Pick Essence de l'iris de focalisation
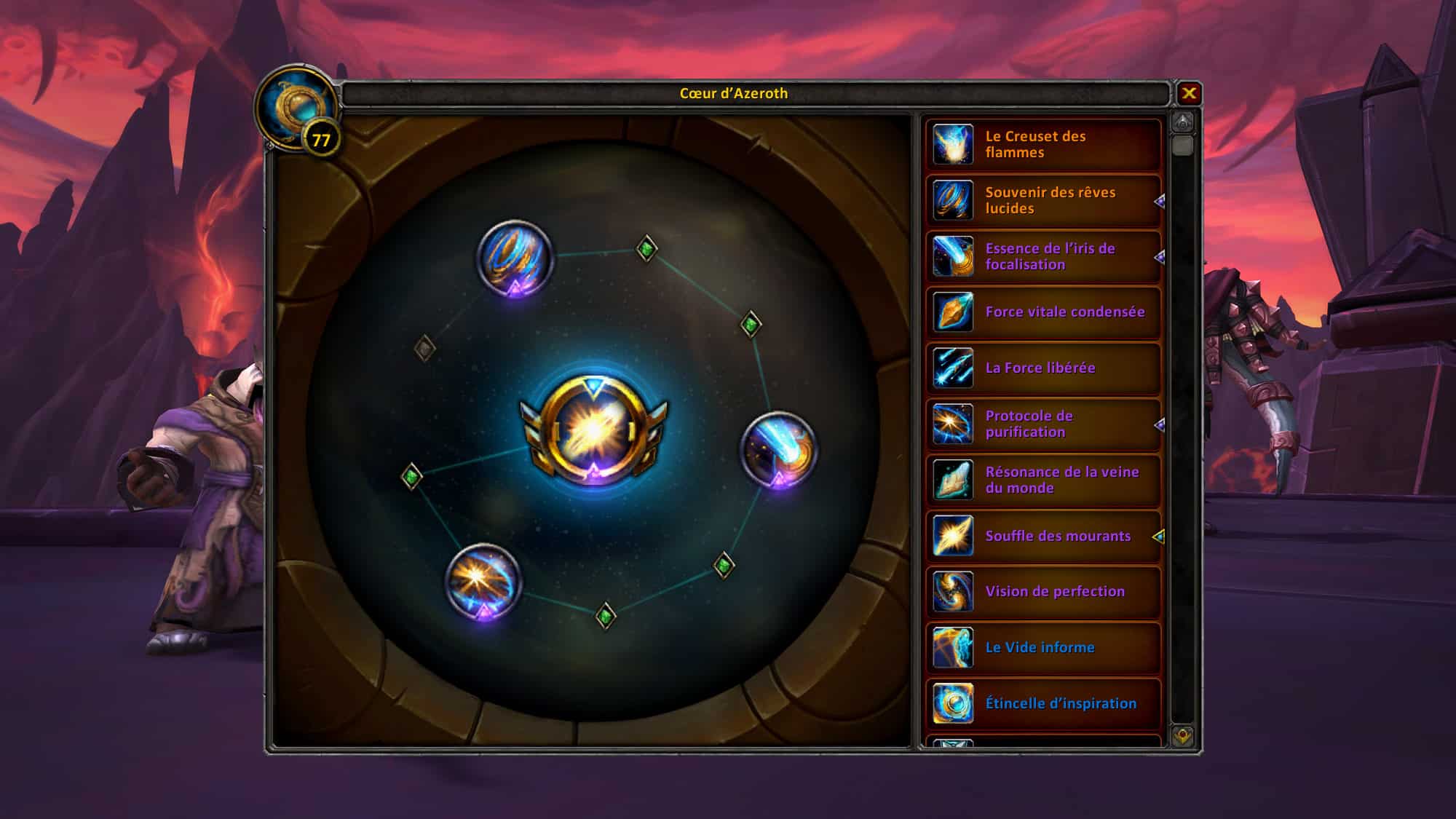The image size is (1456, 819). [x=1042, y=256]
